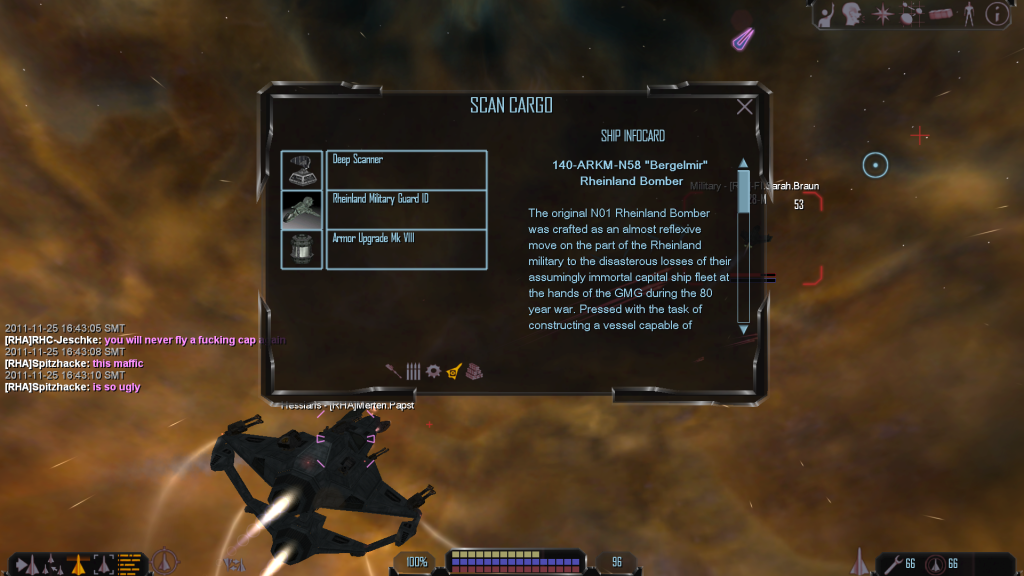This screenshot has height=576, width=1024.
Task: Open the information icon
Action: [x=996, y=14]
